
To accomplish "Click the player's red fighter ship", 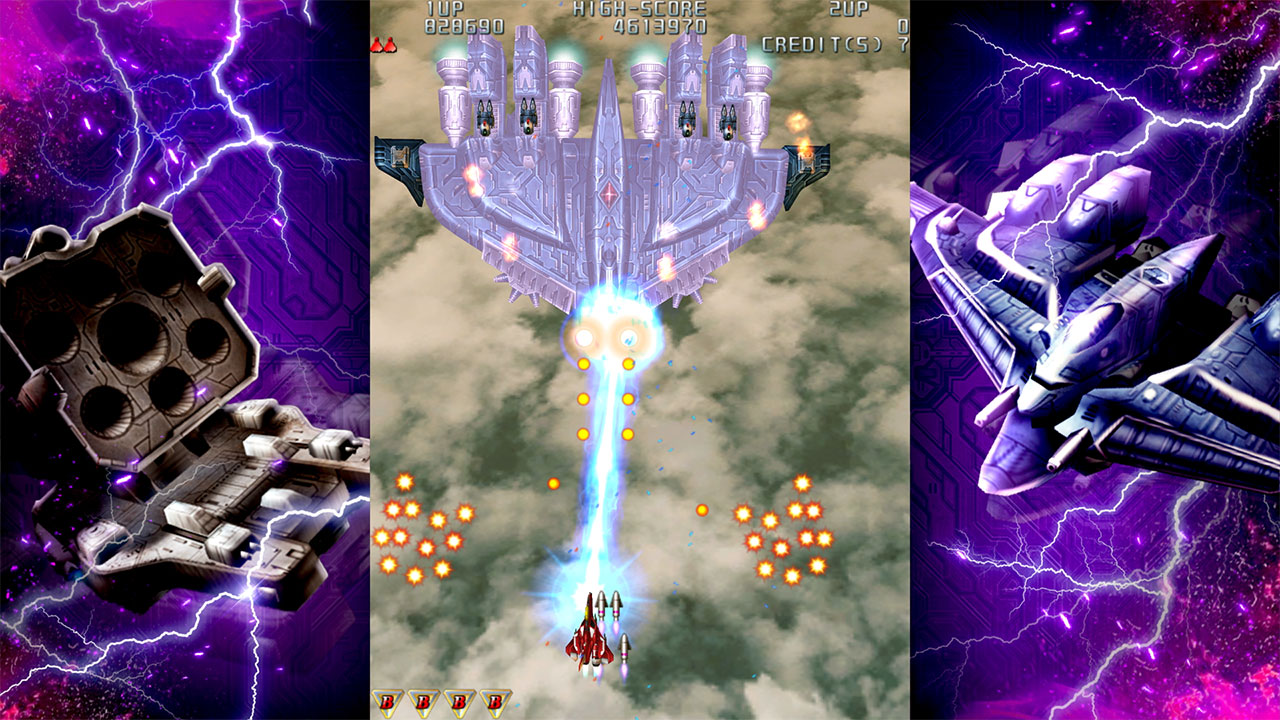I will (x=590, y=640).
